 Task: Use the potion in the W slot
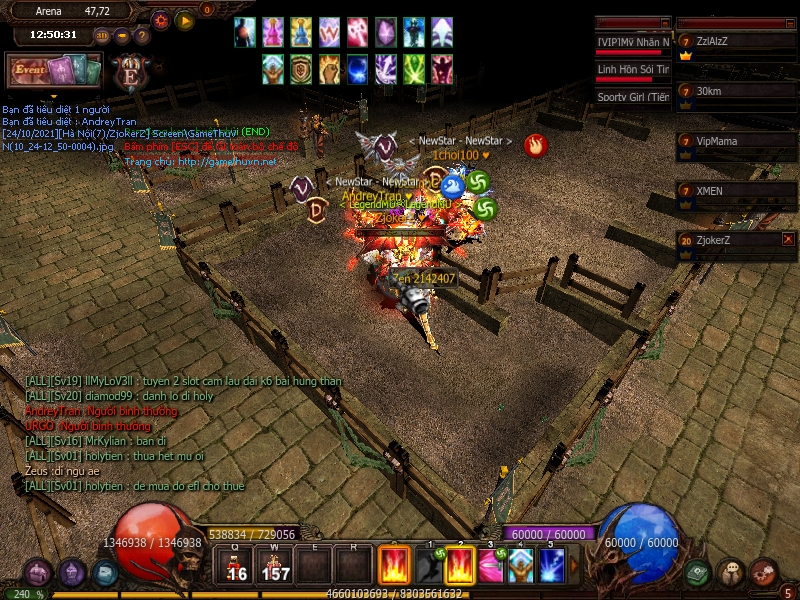pos(274,566)
